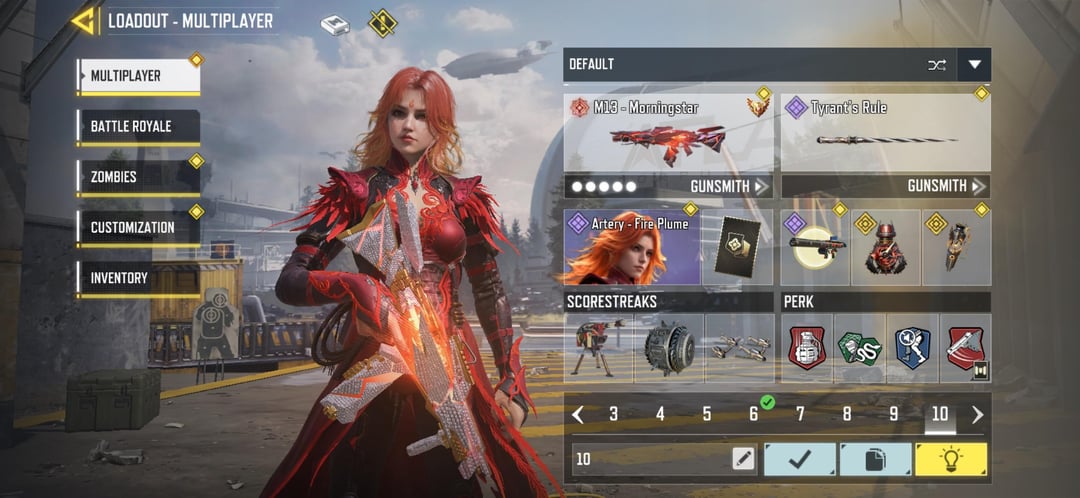The height and width of the screenshot is (498, 1080).
Task: Confirm loadout with the checkmark button
Action: (799, 459)
